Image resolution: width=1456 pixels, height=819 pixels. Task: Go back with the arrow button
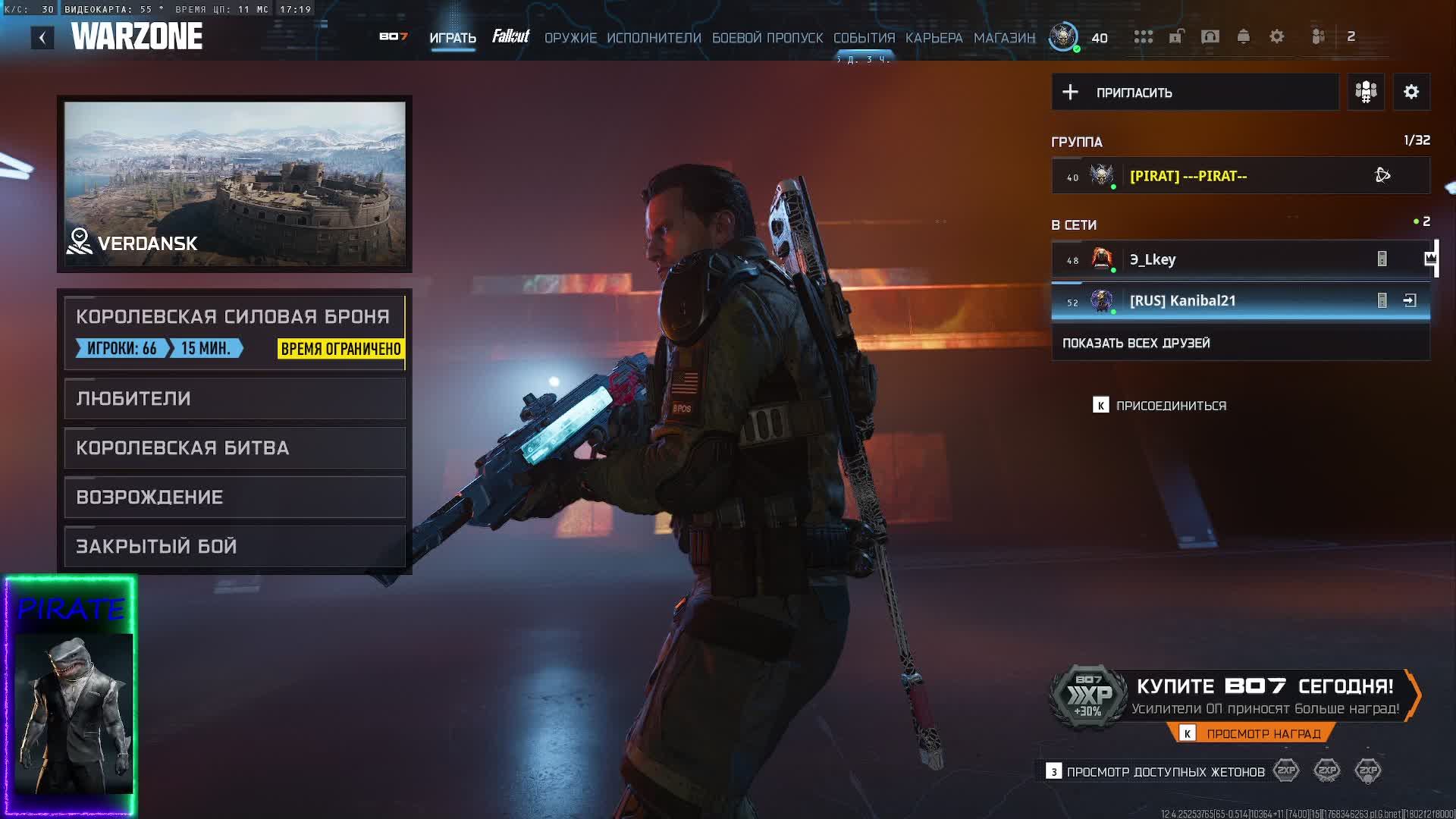(x=42, y=37)
